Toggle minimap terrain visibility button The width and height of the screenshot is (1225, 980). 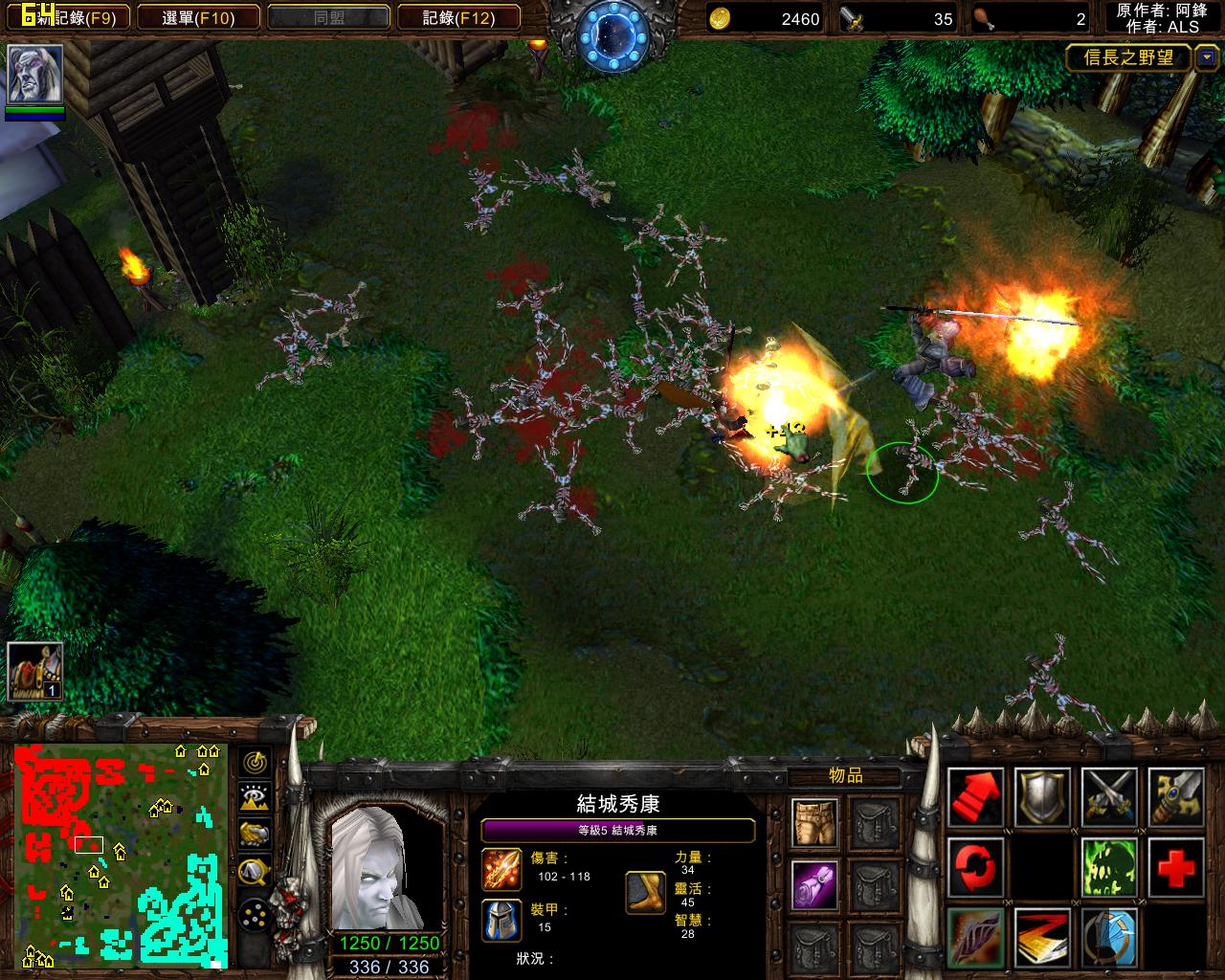point(255,797)
